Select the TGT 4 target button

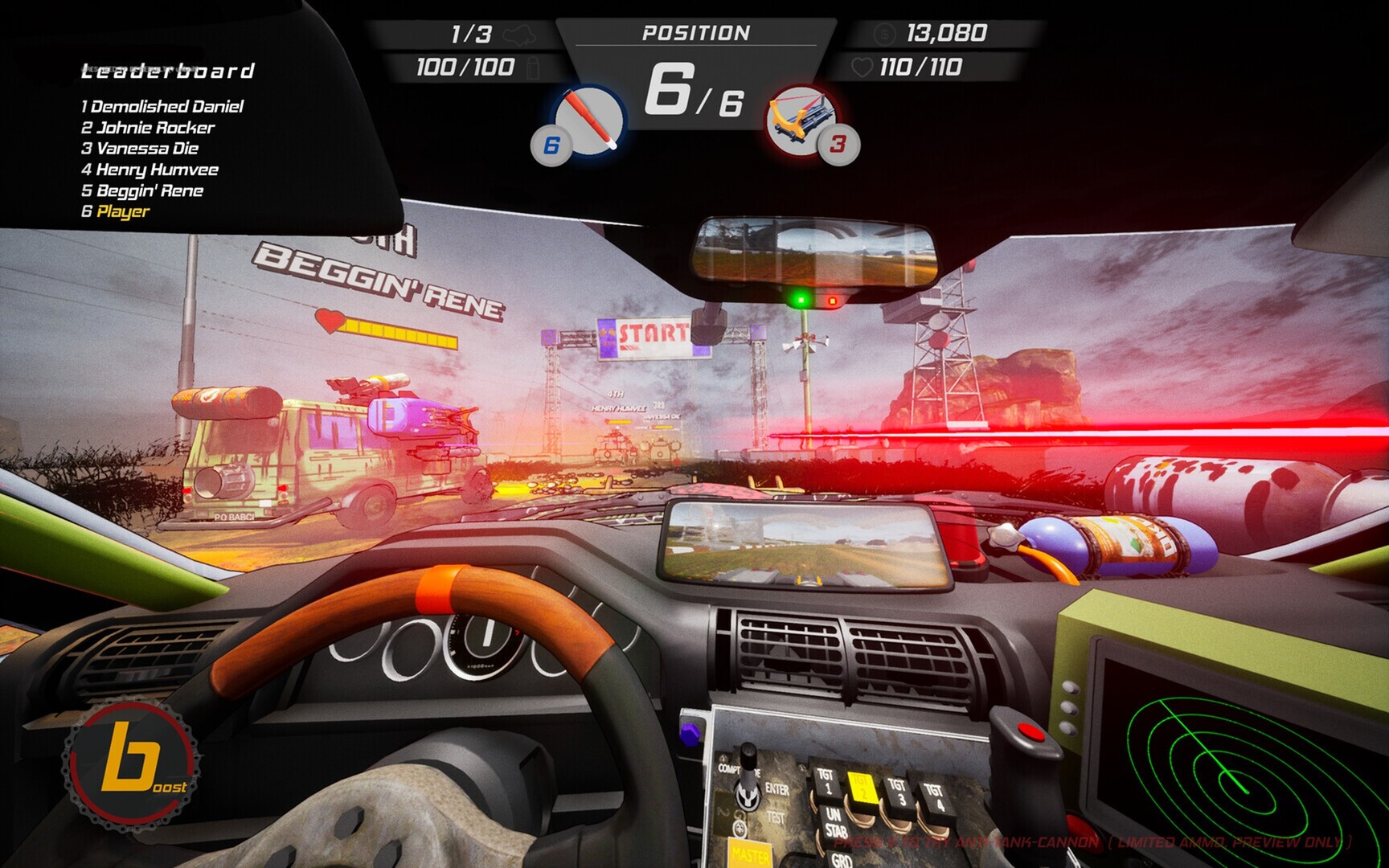(936, 795)
